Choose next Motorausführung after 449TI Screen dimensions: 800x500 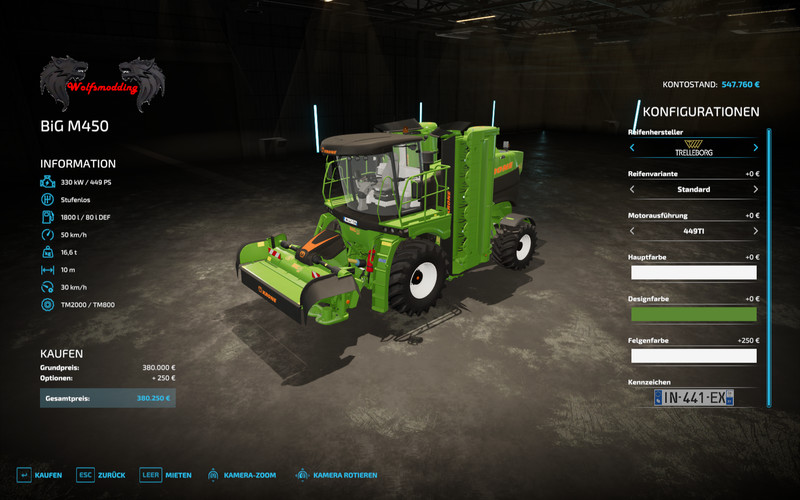point(755,230)
